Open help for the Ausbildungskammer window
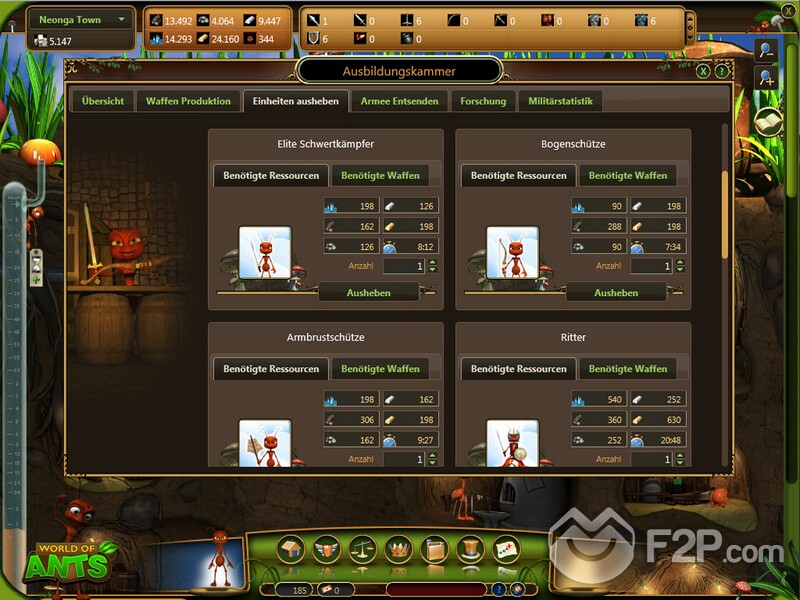Screen dimensions: 800x600 tap(720, 71)
